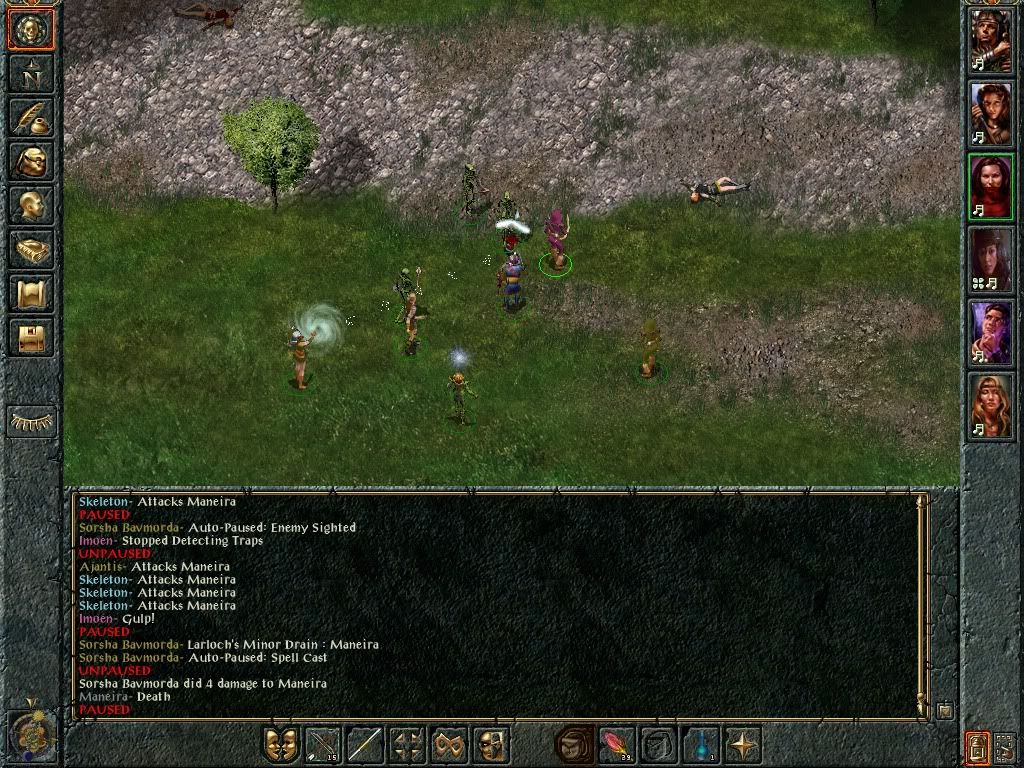Use the blue potion quick item

(x=699, y=745)
